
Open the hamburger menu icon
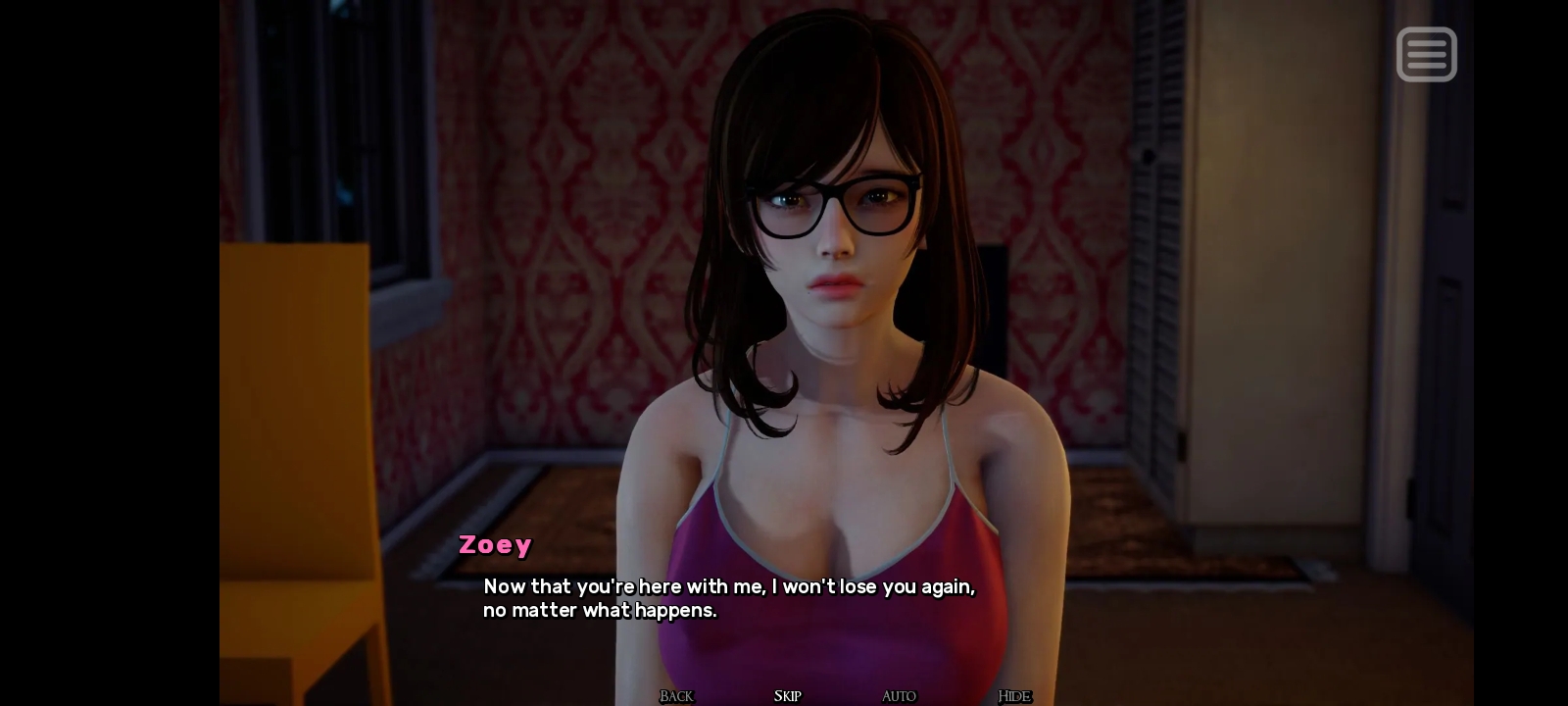[x=1426, y=55]
